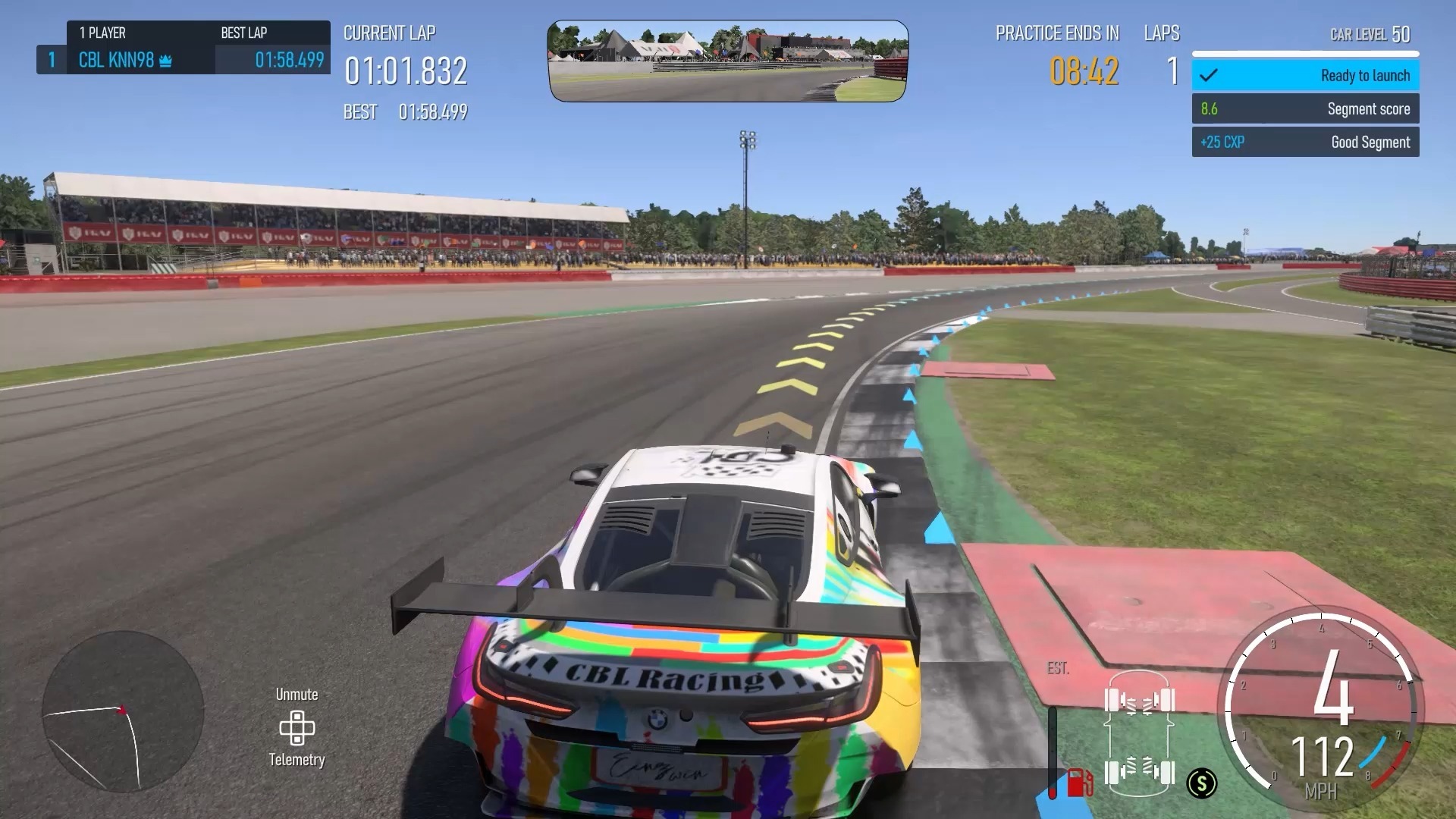Click the red fuel pump icon
Viewport: 1456px width, 819px height.
pyautogui.click(x=1079, y=782)
